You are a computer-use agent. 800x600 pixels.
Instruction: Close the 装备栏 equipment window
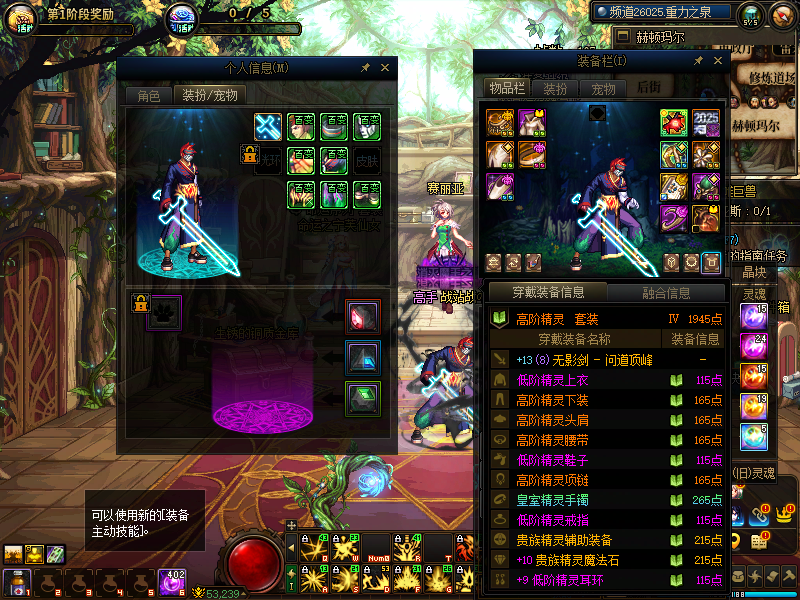(713, 62)
